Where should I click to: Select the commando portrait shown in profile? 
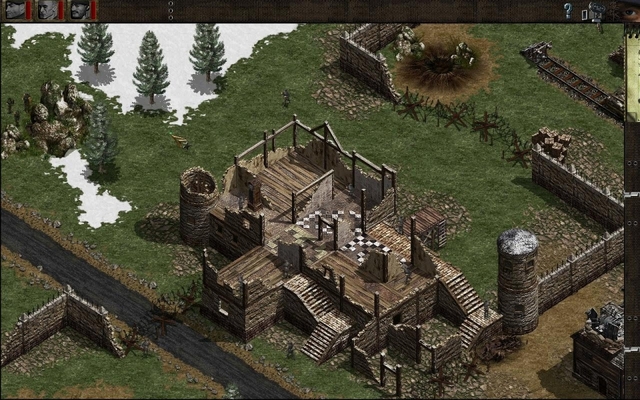15,10
